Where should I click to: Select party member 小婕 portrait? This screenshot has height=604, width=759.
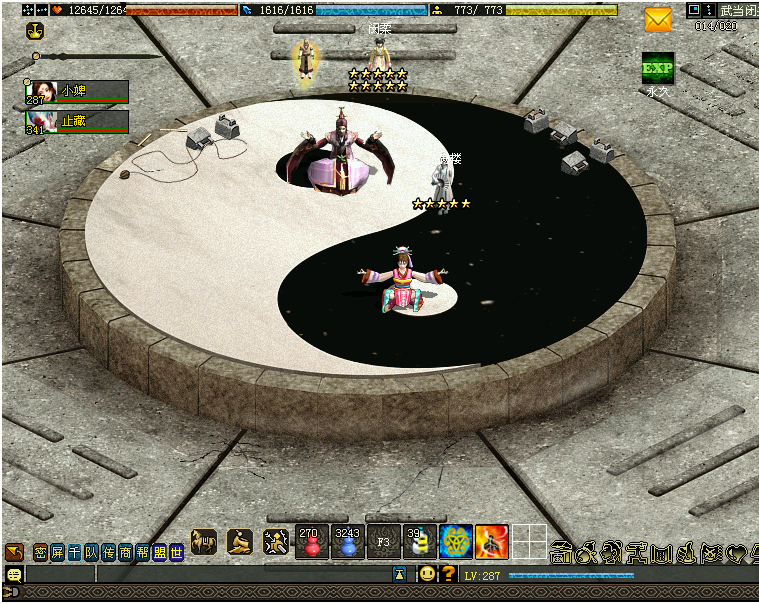point(38,91)
